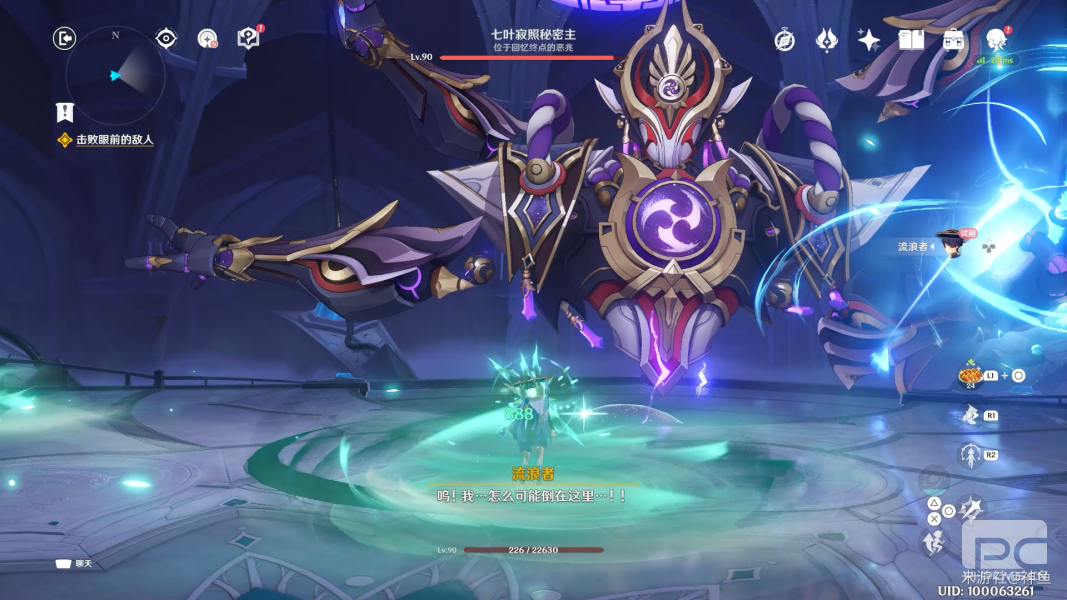
Task: Trigger the sparkling normal attack icon
Action: pyautogui.click(x=970, y=511)
